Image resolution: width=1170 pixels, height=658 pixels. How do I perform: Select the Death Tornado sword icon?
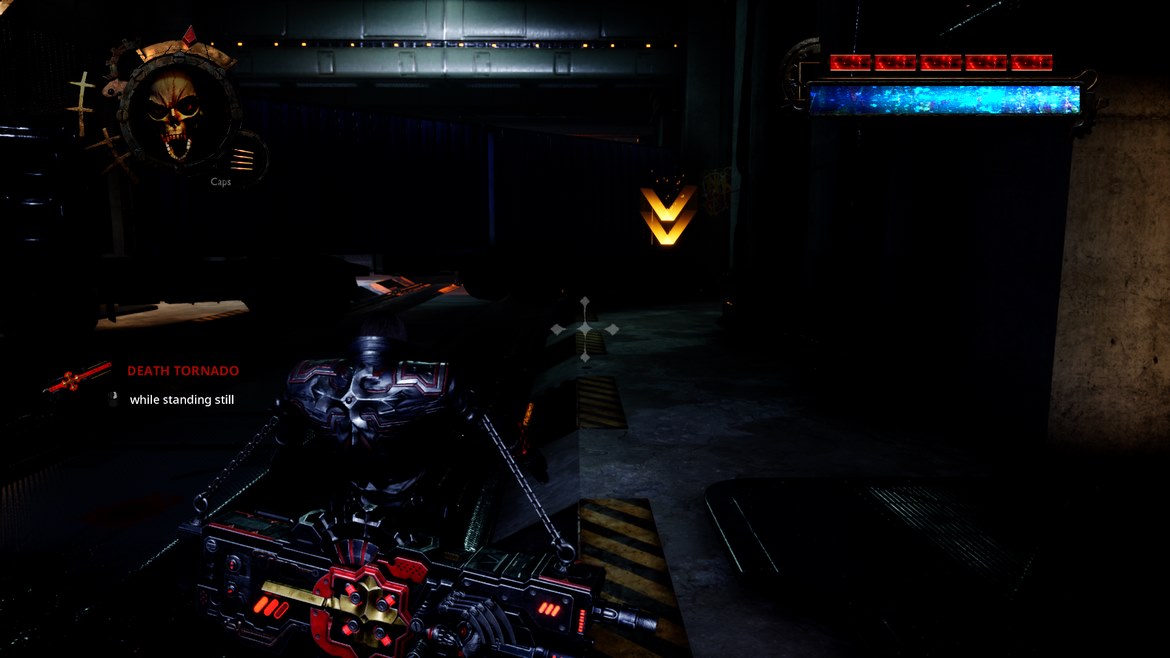[78, 377]
